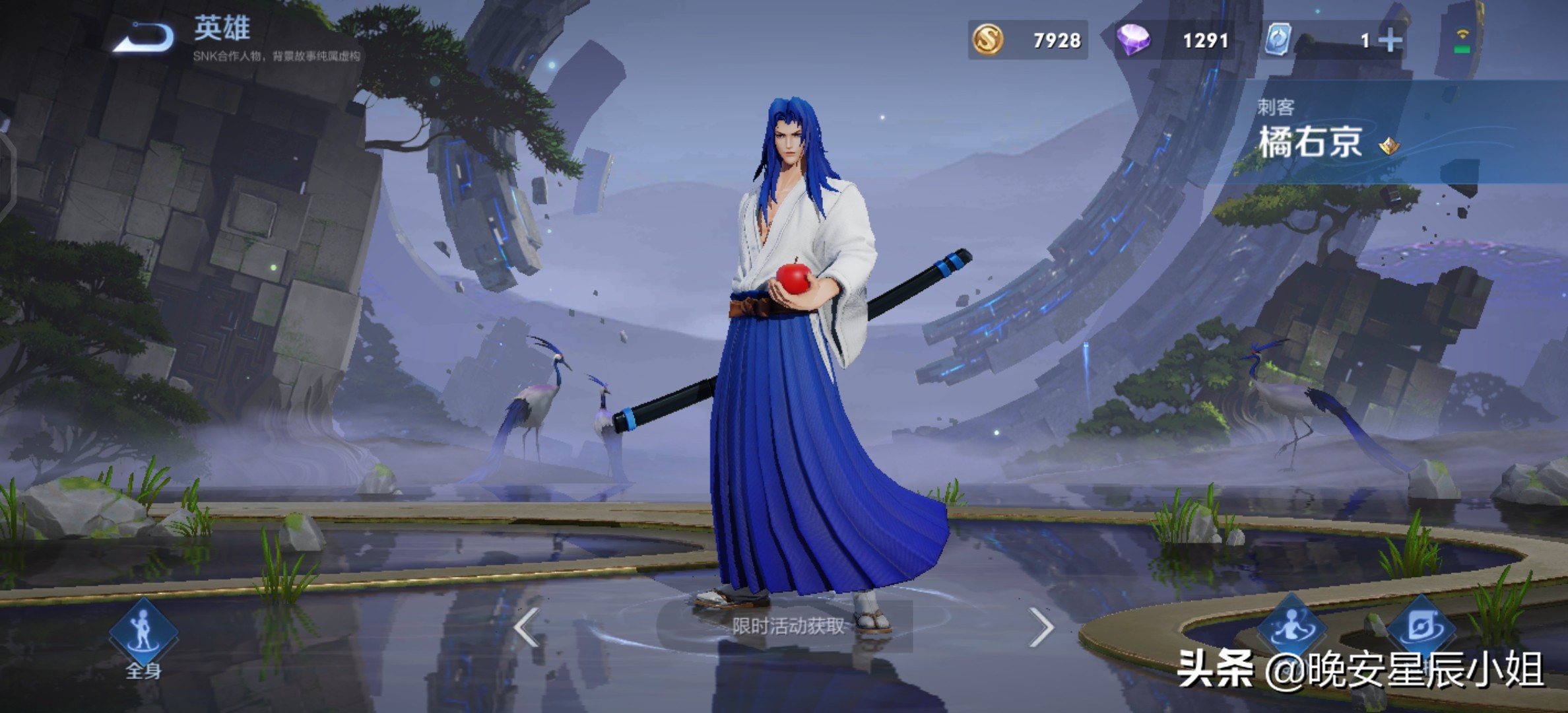Show the previous hero with left arrow
Viewport: 1568px width, 713px height.
526,627
